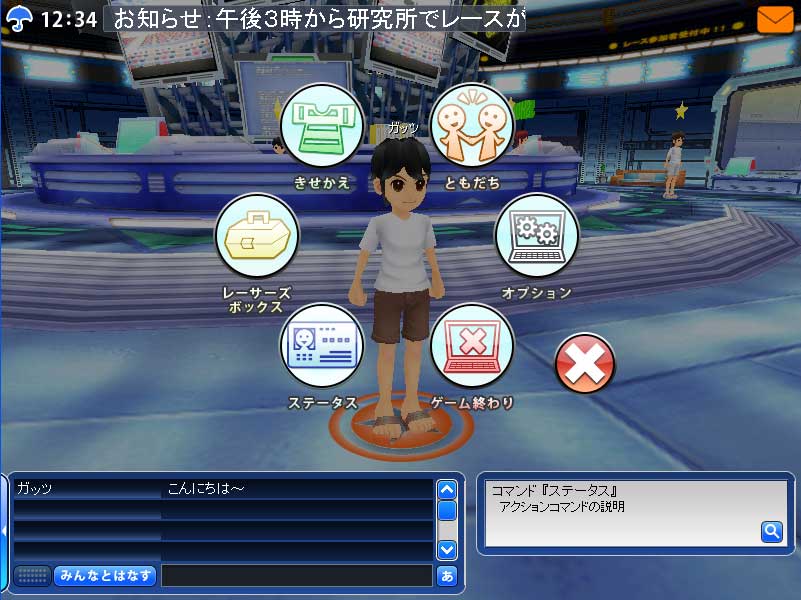Click the chat log scroll-down arrow
Image resolution: width=801 pixels, height=600 pixels.
click(x=447, y=549)
